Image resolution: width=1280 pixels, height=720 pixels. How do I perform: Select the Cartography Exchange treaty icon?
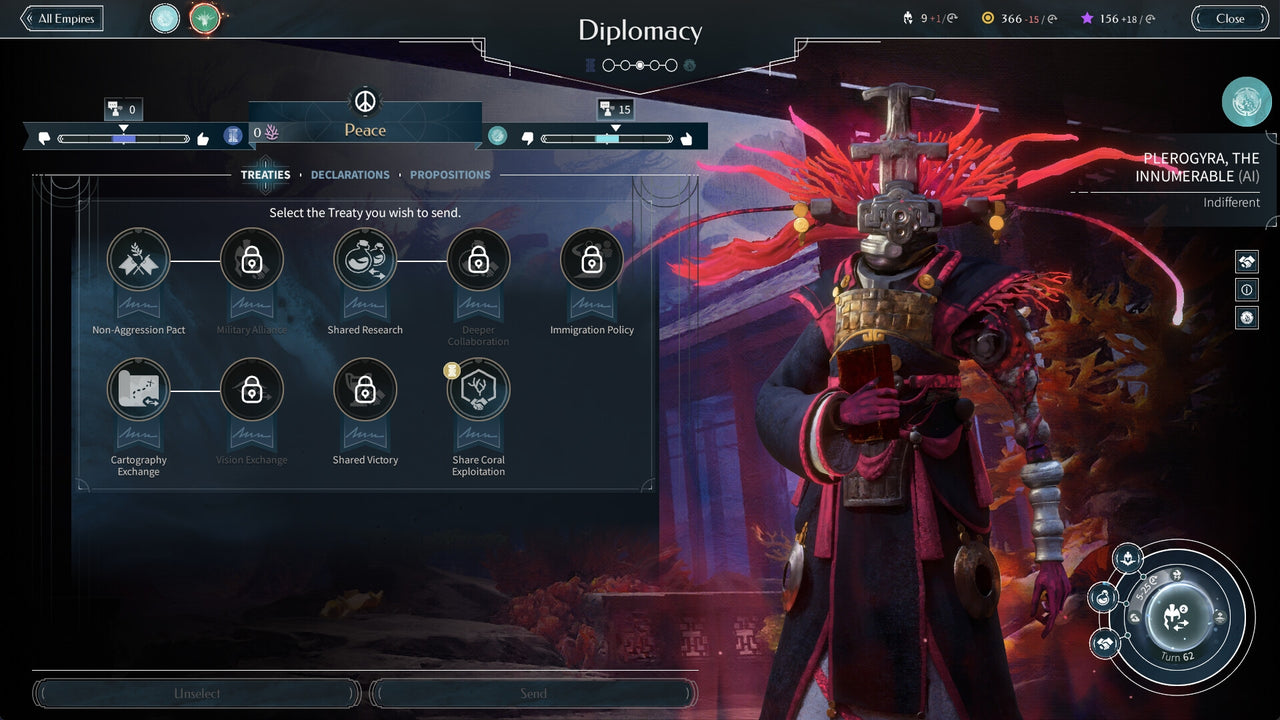138,390
